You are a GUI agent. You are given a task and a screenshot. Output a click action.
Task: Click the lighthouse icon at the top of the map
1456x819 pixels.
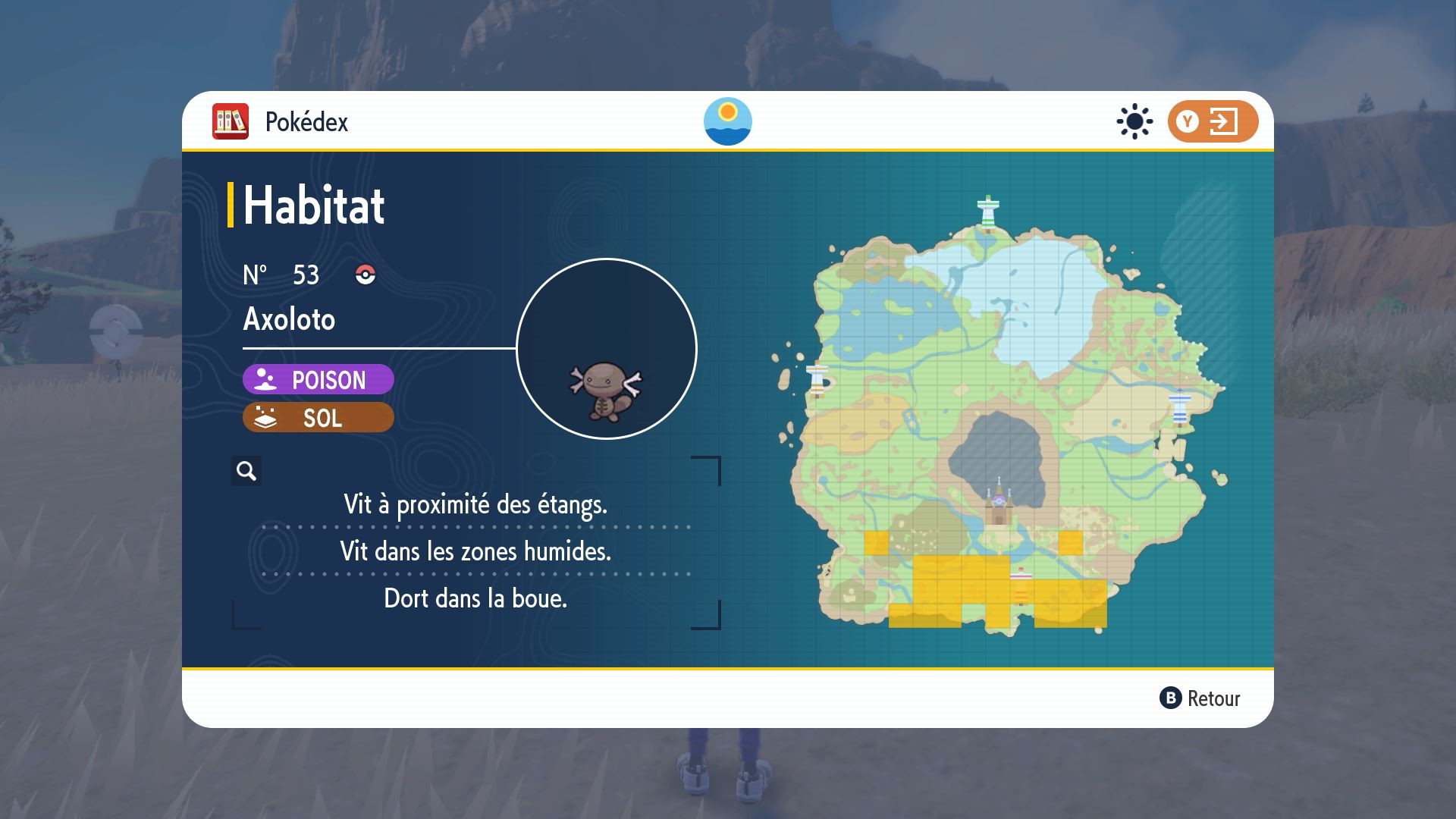click(x=989, y=209)
